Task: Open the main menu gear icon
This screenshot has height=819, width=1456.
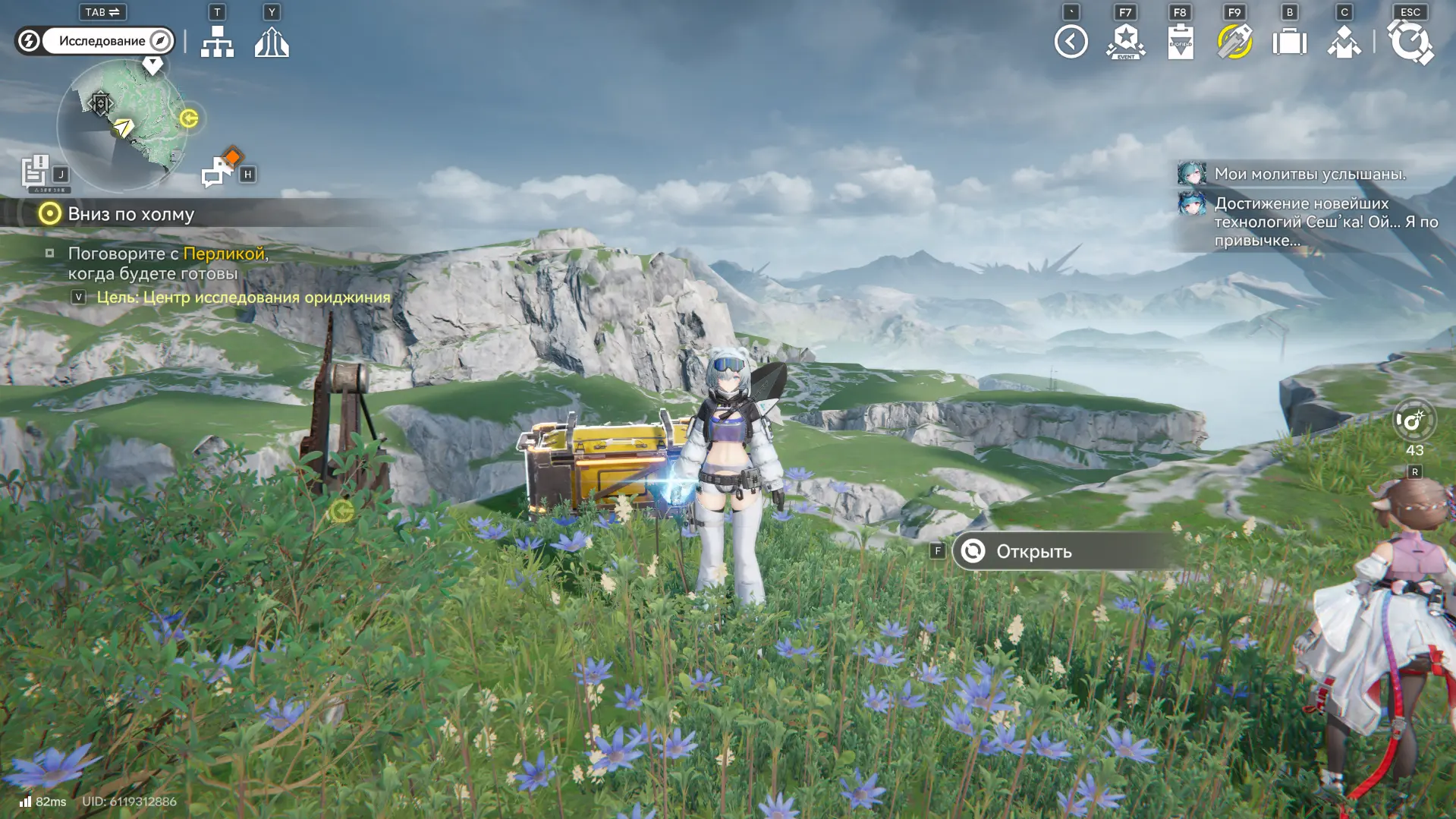Action: (1410, 42)
